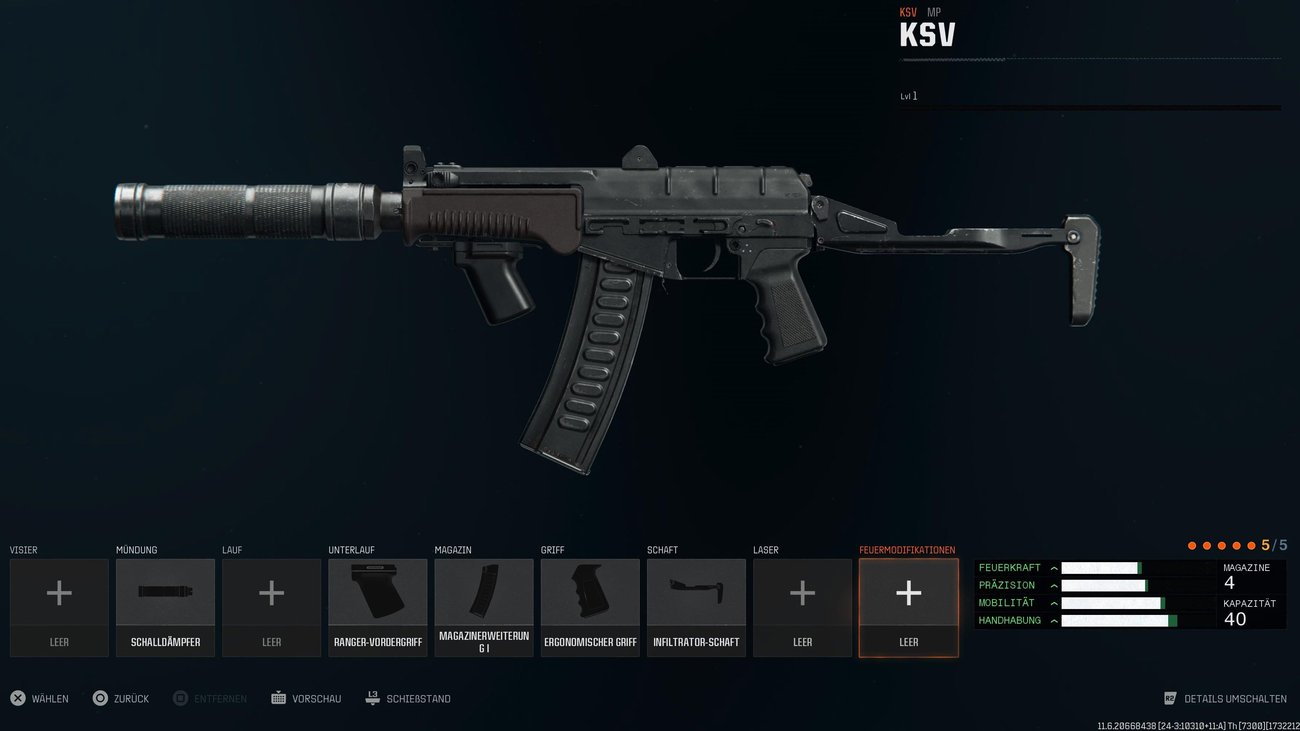Select the Schalldämpfer muzzle slot
The height and width of the screenshot is (731, 1300).
pos(165,607)
